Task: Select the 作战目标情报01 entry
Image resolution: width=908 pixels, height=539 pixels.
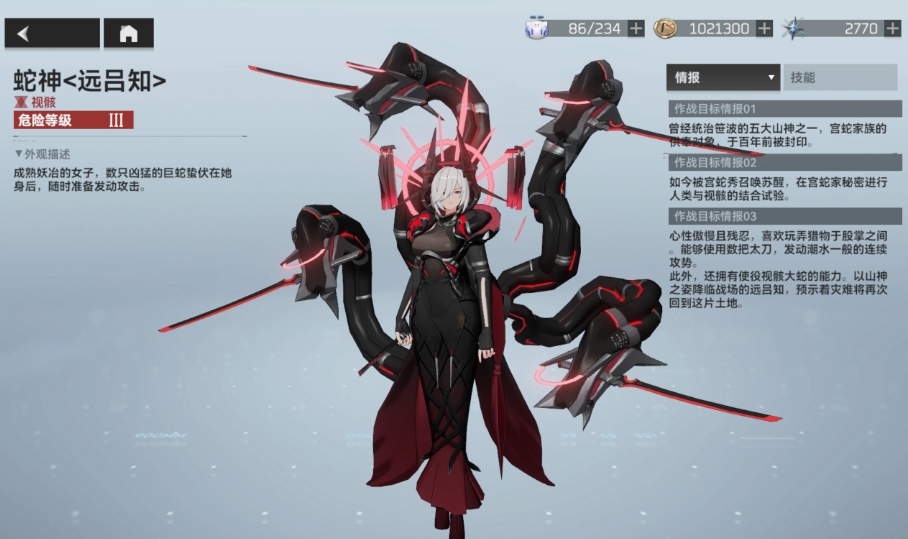Action: [x=784, y=108]
